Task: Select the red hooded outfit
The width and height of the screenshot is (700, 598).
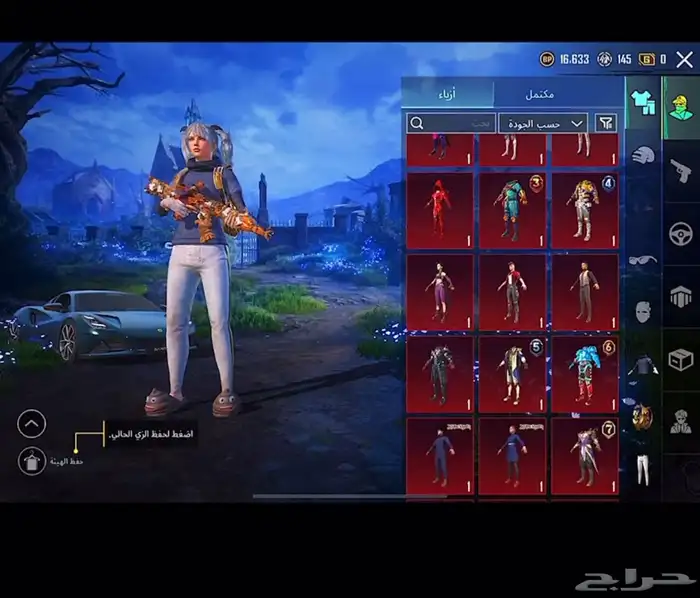Action: (x=439, y=210)
